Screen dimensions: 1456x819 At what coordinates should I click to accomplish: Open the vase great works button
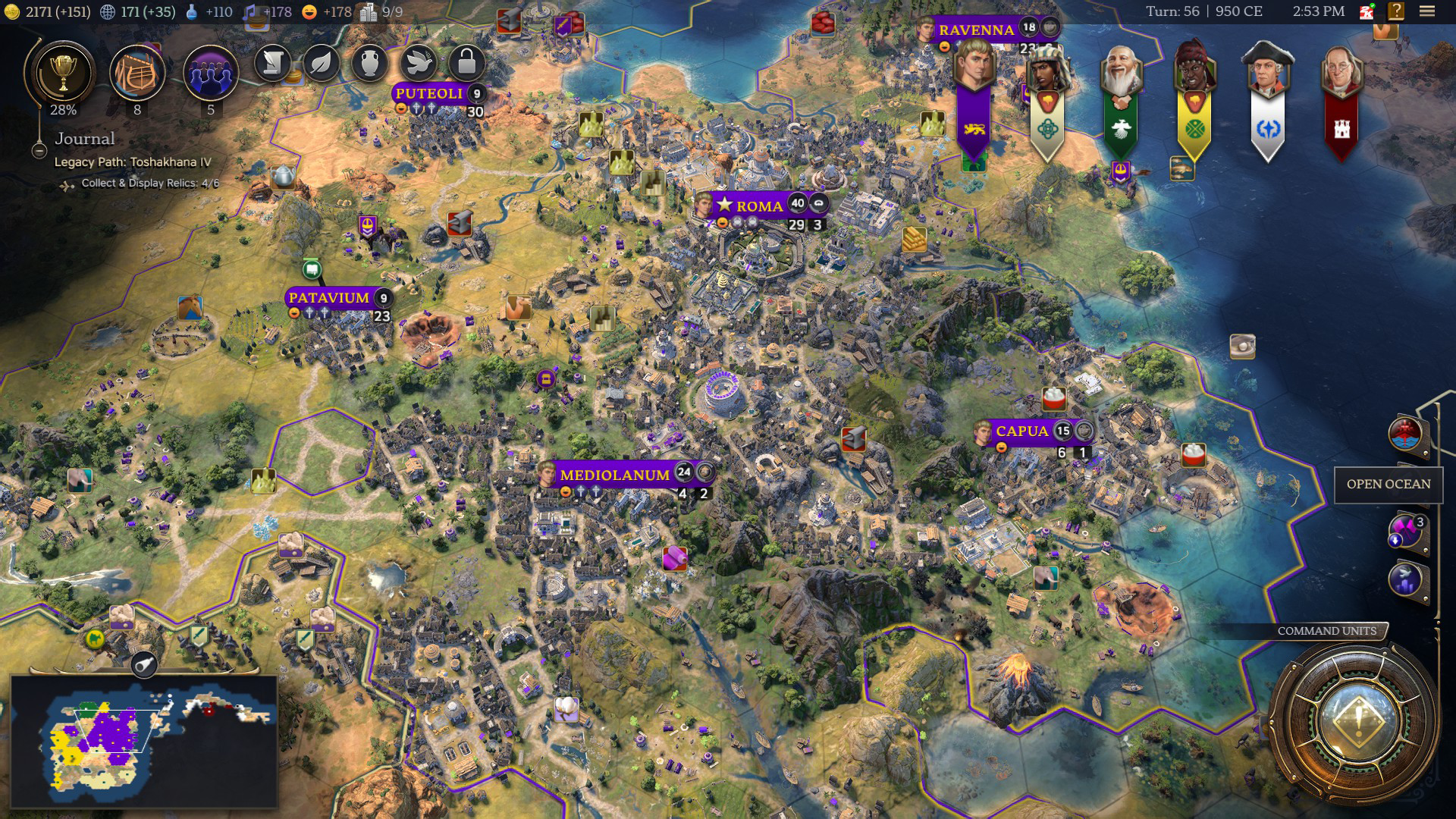pos(370,63)
